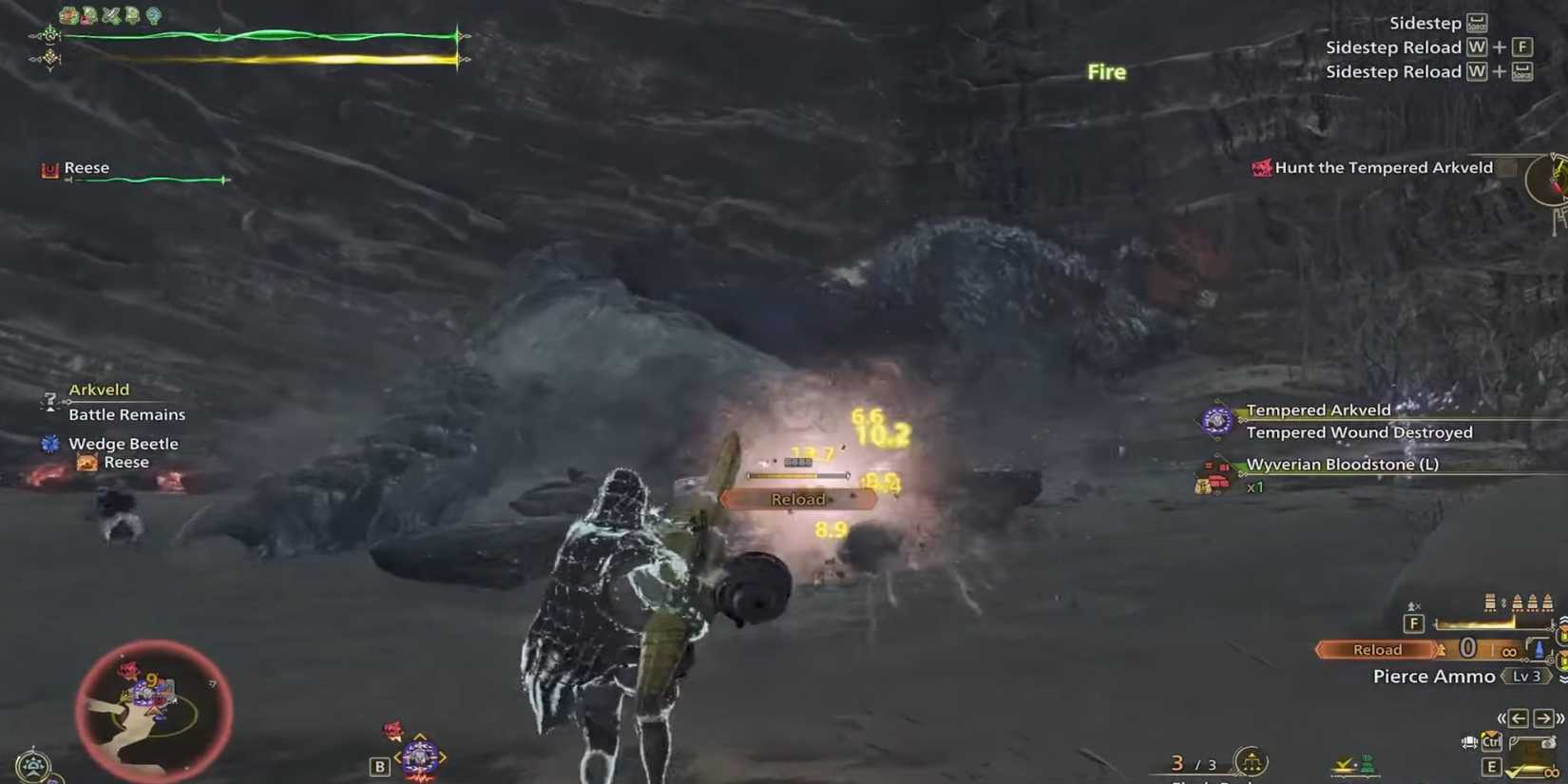Image resolution: width=1568 pixels, height=784 pixels.
Task: Open the Battle Remains entry under Arkveld
Action: [x=126, y=414]
